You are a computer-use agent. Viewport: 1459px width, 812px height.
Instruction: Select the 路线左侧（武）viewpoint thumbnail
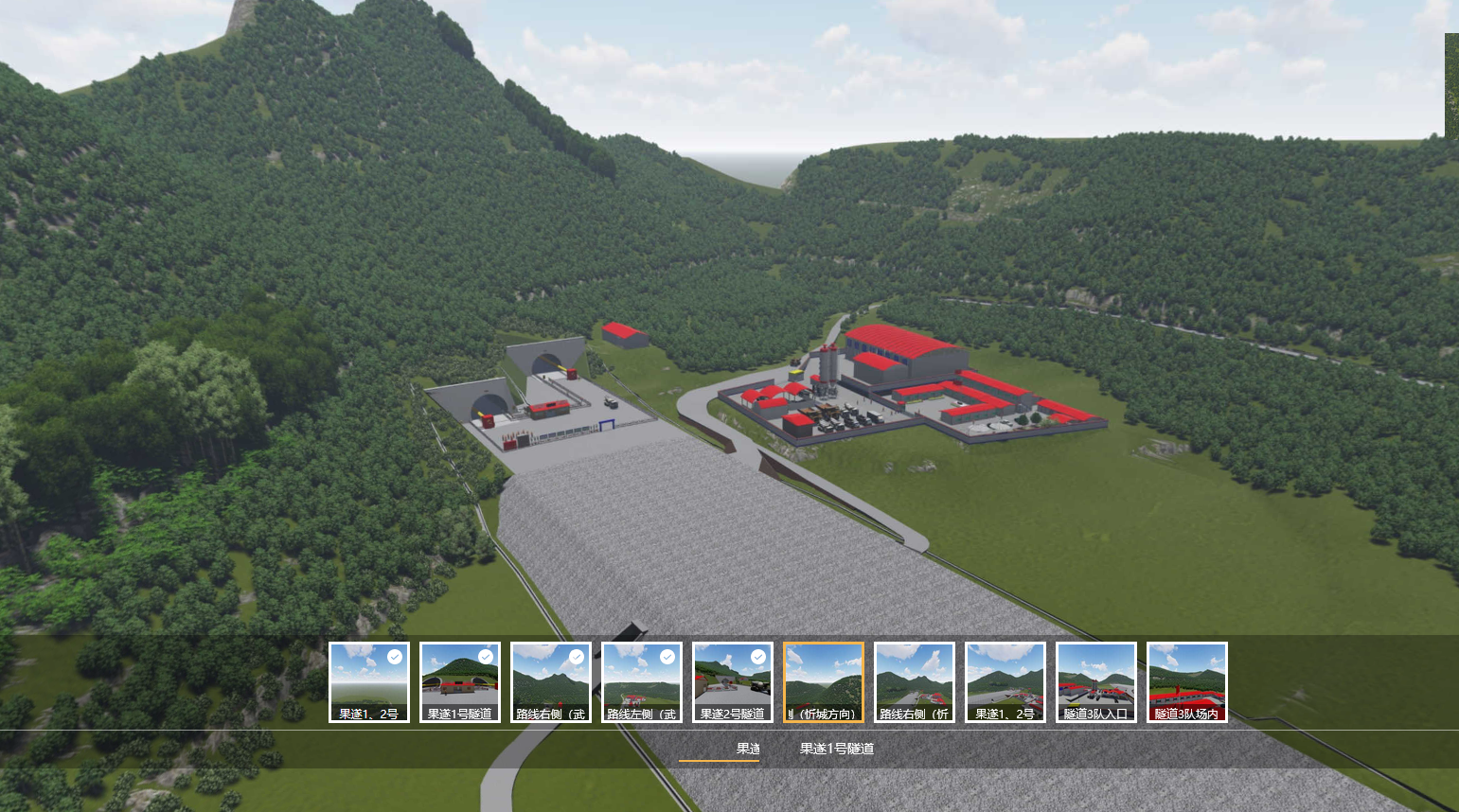coord(641,681)
